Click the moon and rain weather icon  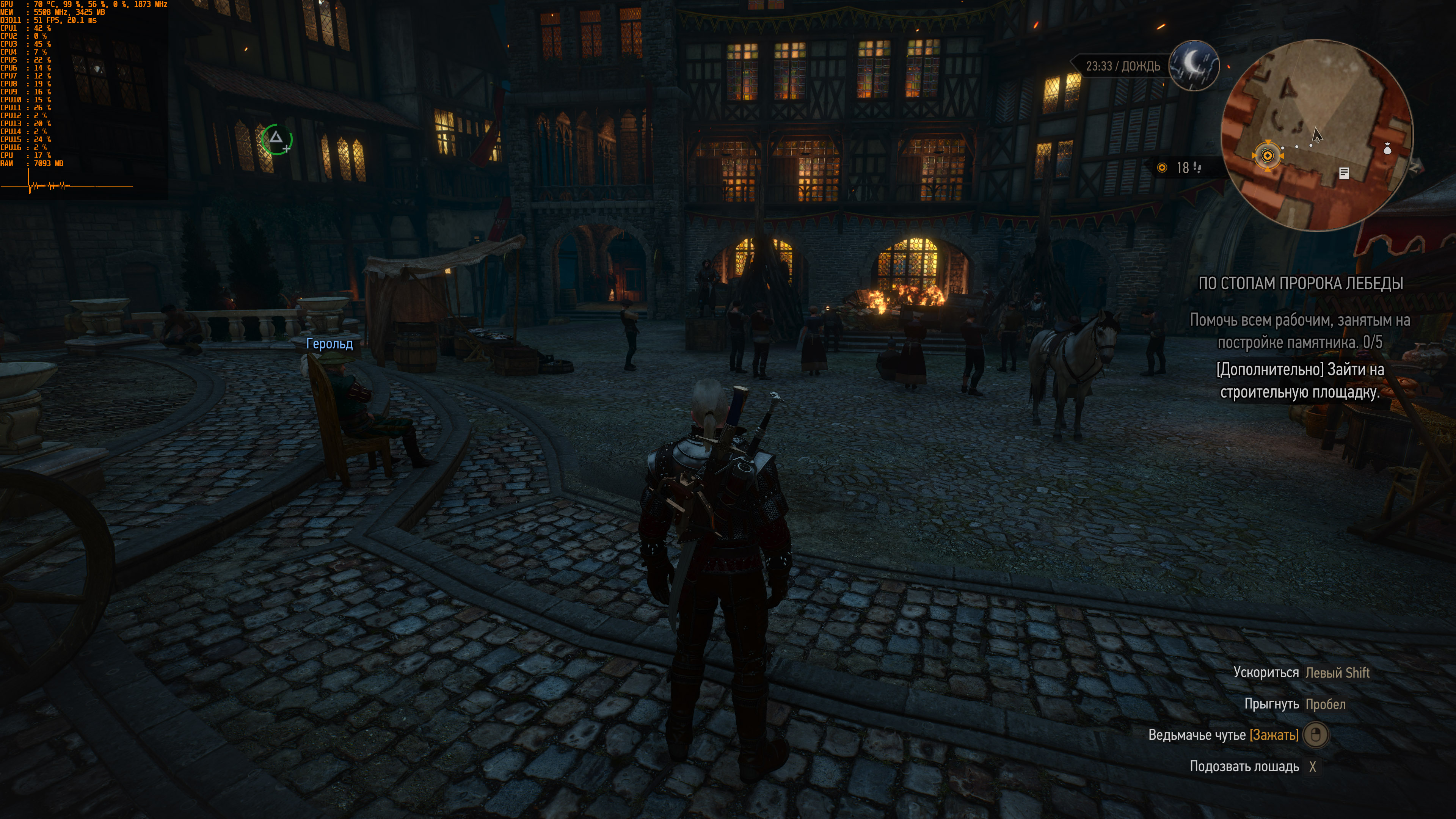(x=1194, y=66)
